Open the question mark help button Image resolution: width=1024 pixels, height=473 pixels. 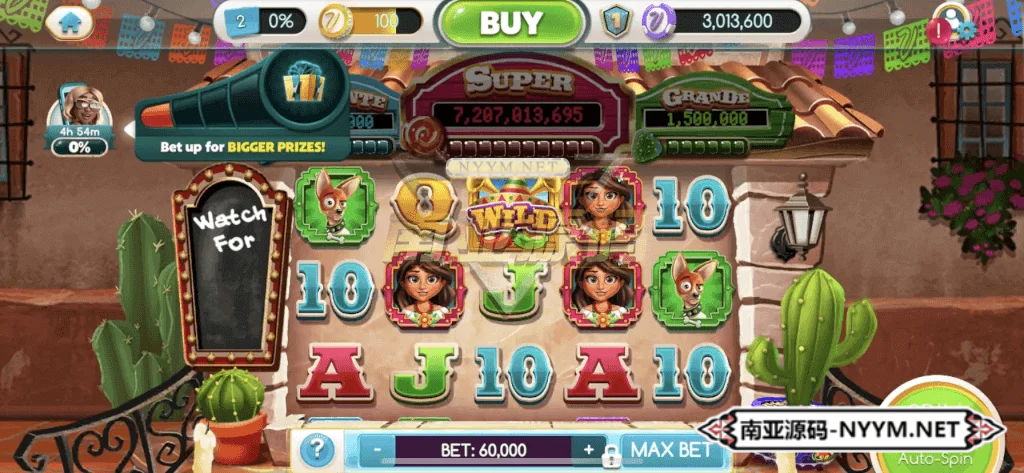tap(316, 450)
